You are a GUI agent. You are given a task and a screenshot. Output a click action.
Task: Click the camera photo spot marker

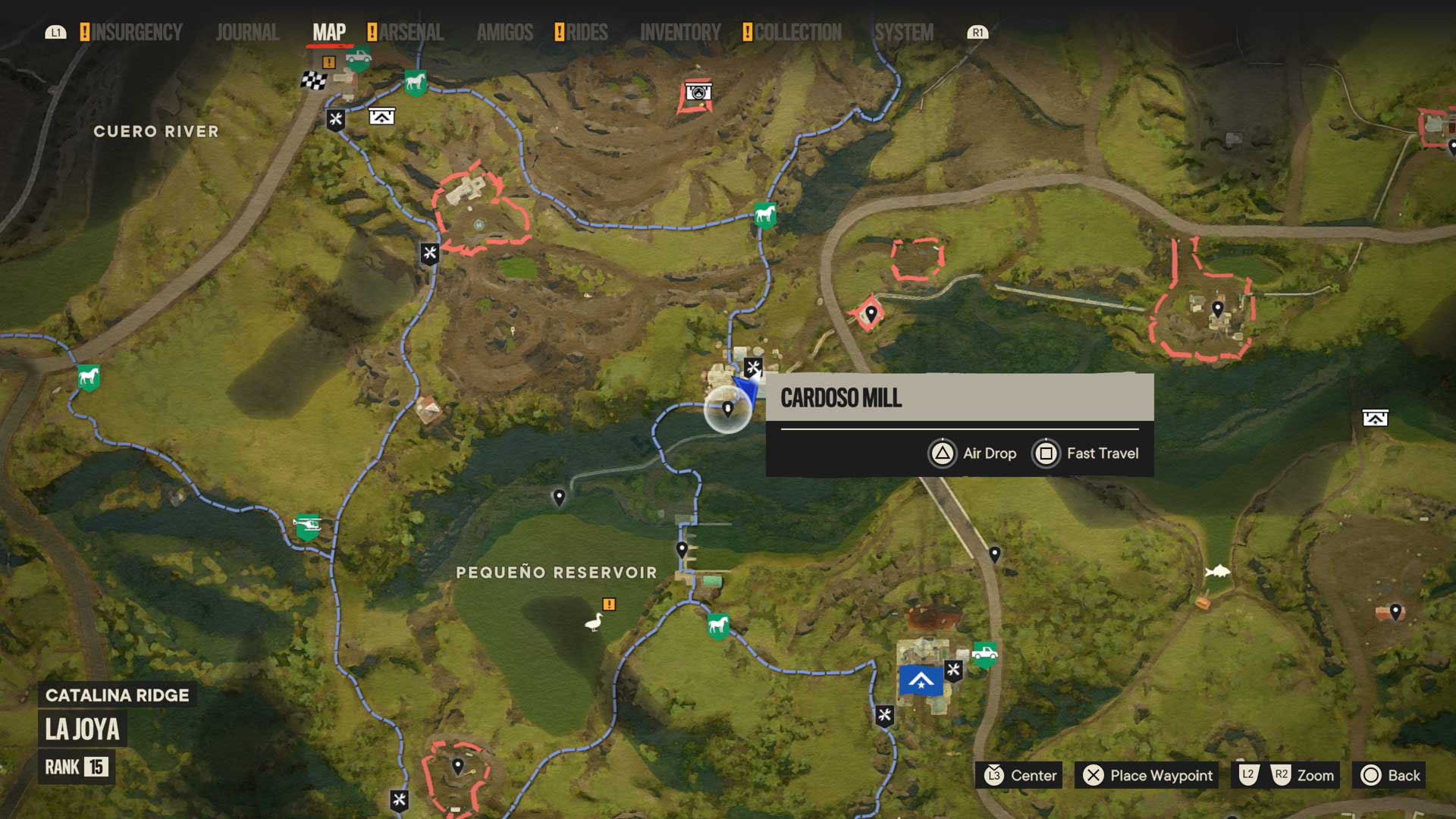698,93
